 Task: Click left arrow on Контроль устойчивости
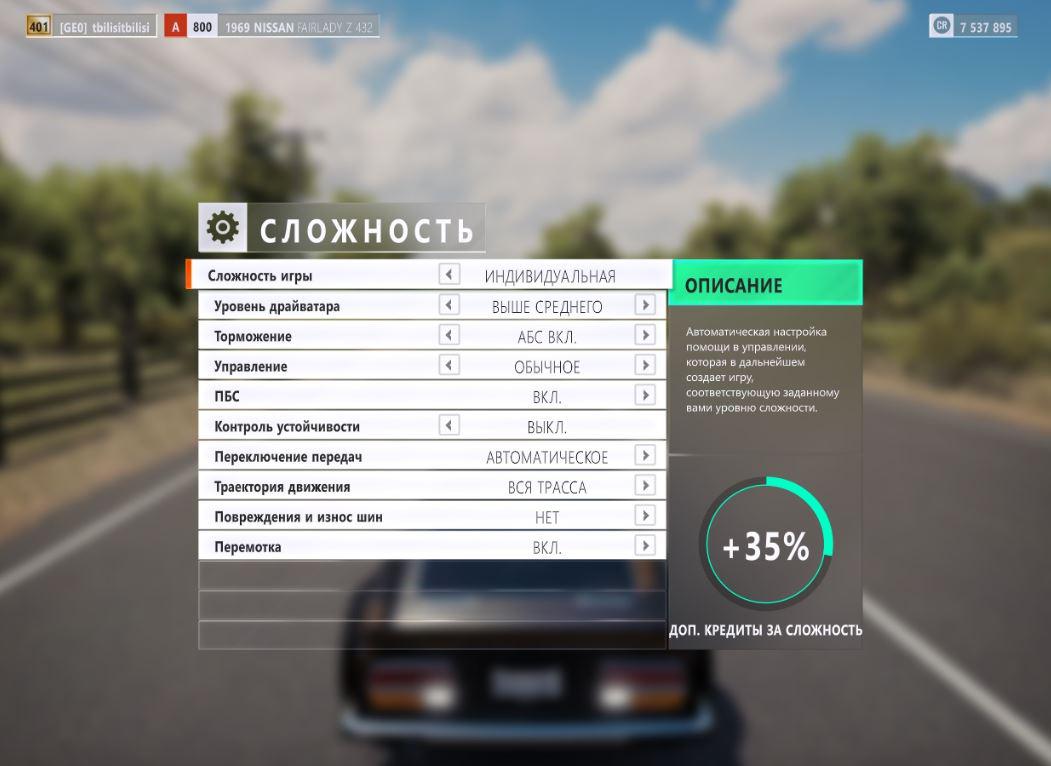pyautogui.click(x=449, y=425)
